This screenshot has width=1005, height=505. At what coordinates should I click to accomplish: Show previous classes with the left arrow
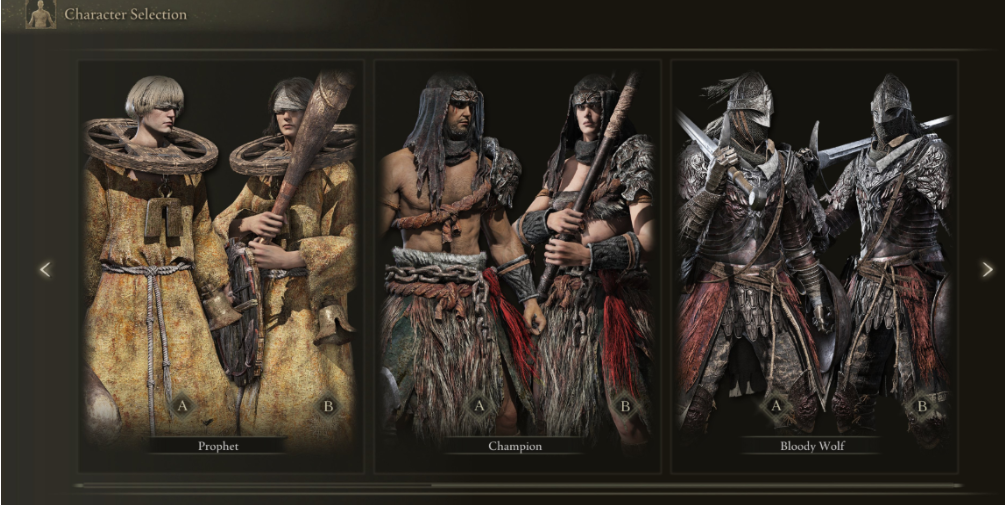point(44,269)
